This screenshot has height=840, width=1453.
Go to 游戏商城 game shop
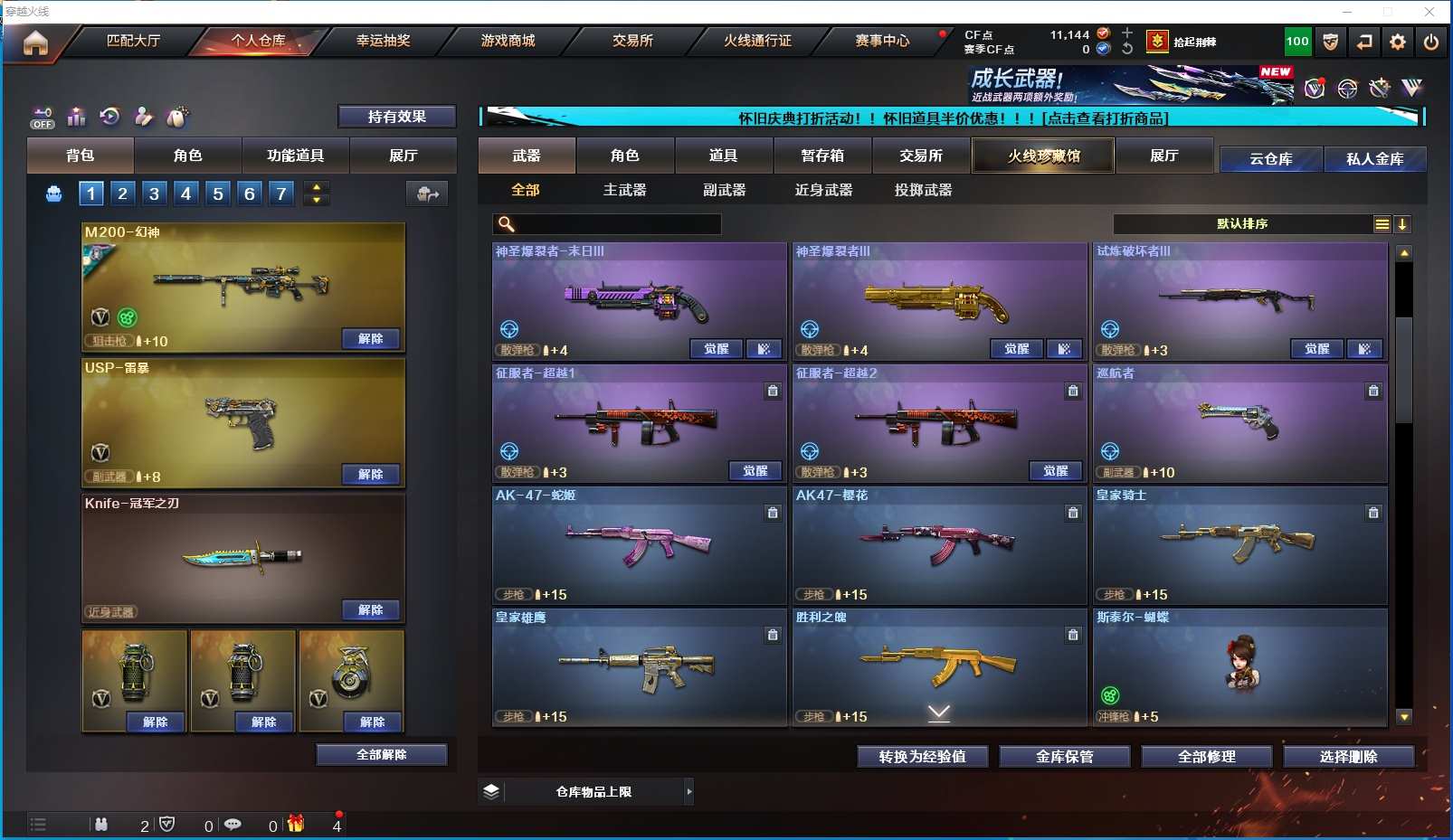pyautogui.click(x=508, y=41)
